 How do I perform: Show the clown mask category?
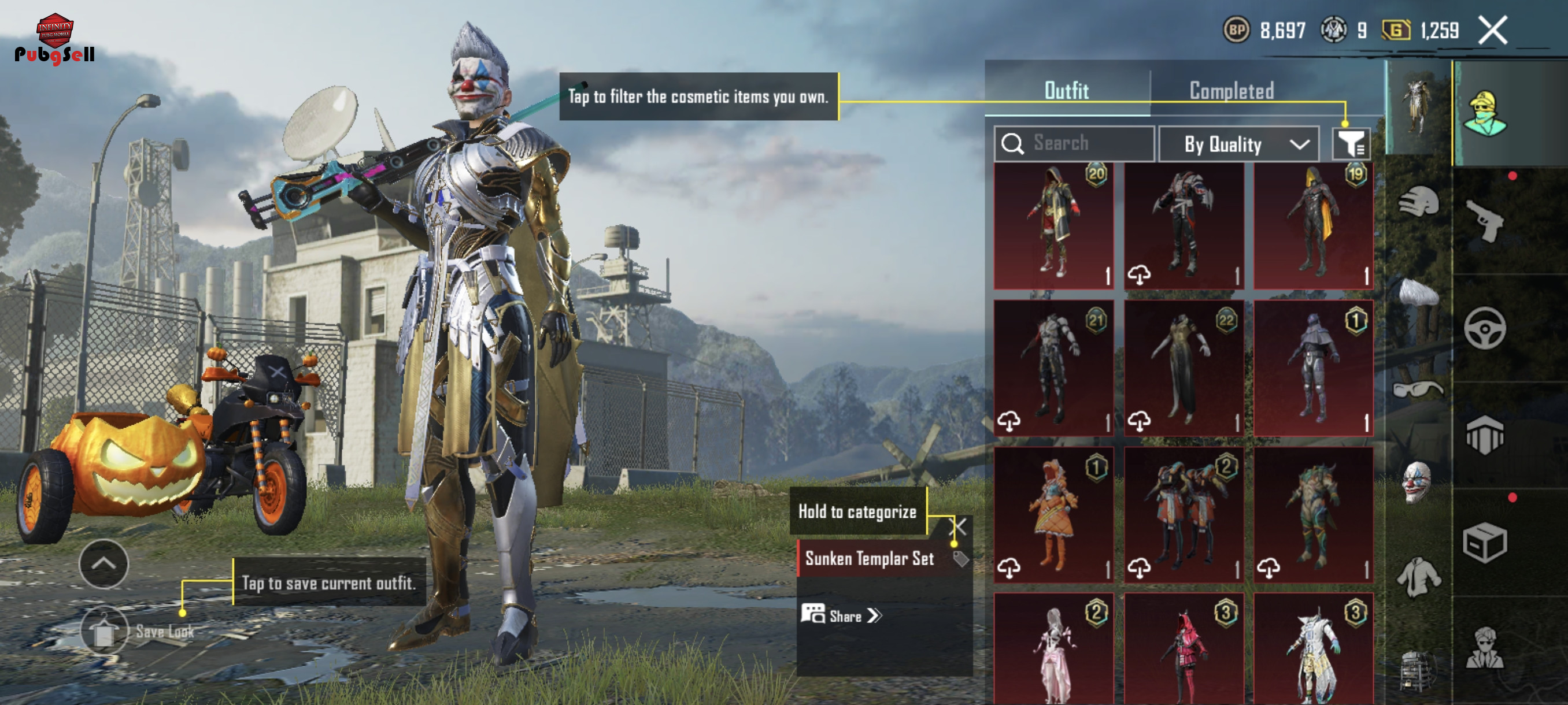[1418, 482]
